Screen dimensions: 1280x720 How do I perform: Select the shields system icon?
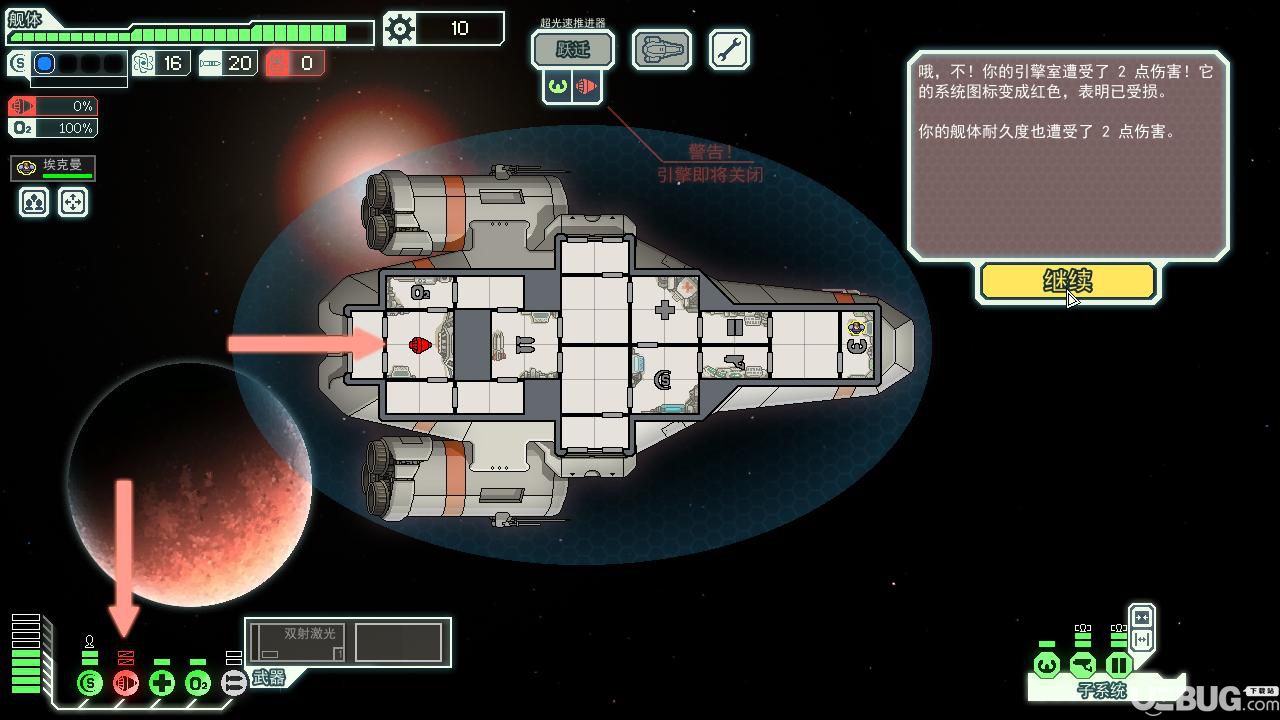click(90, 683)
